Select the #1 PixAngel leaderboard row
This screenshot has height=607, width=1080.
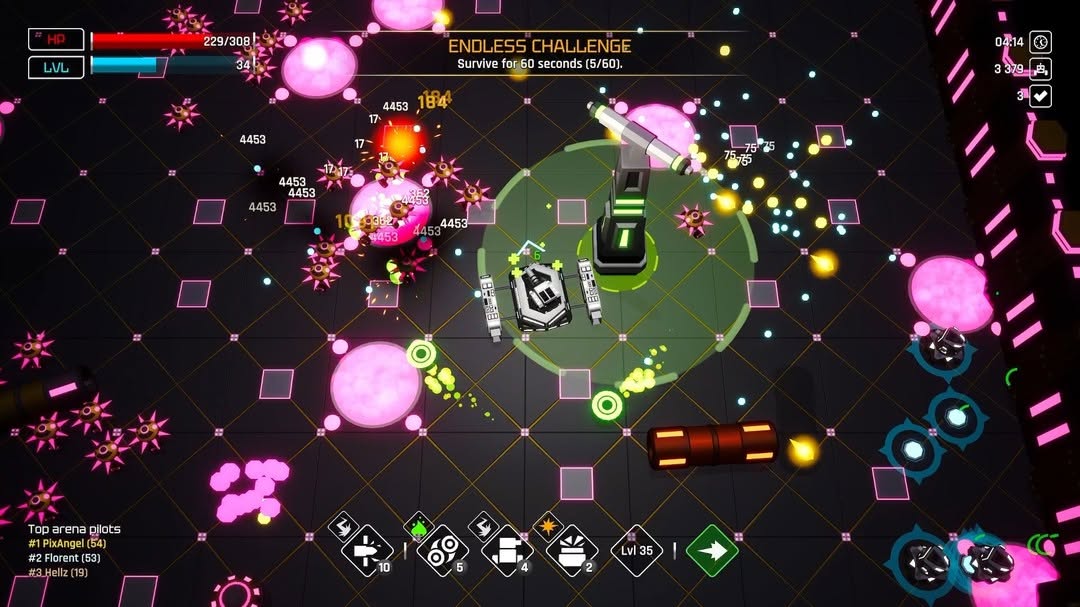pos(67,542)
